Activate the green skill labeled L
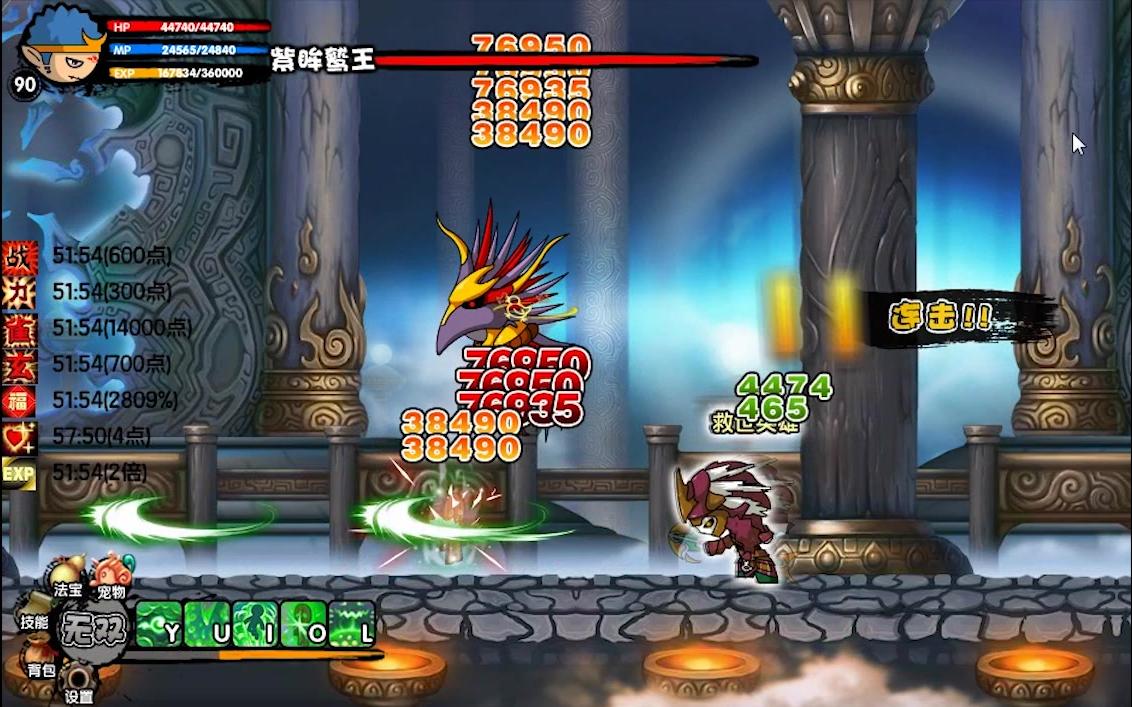This screenshot has width=1132, height=707. tap(353, 624)
